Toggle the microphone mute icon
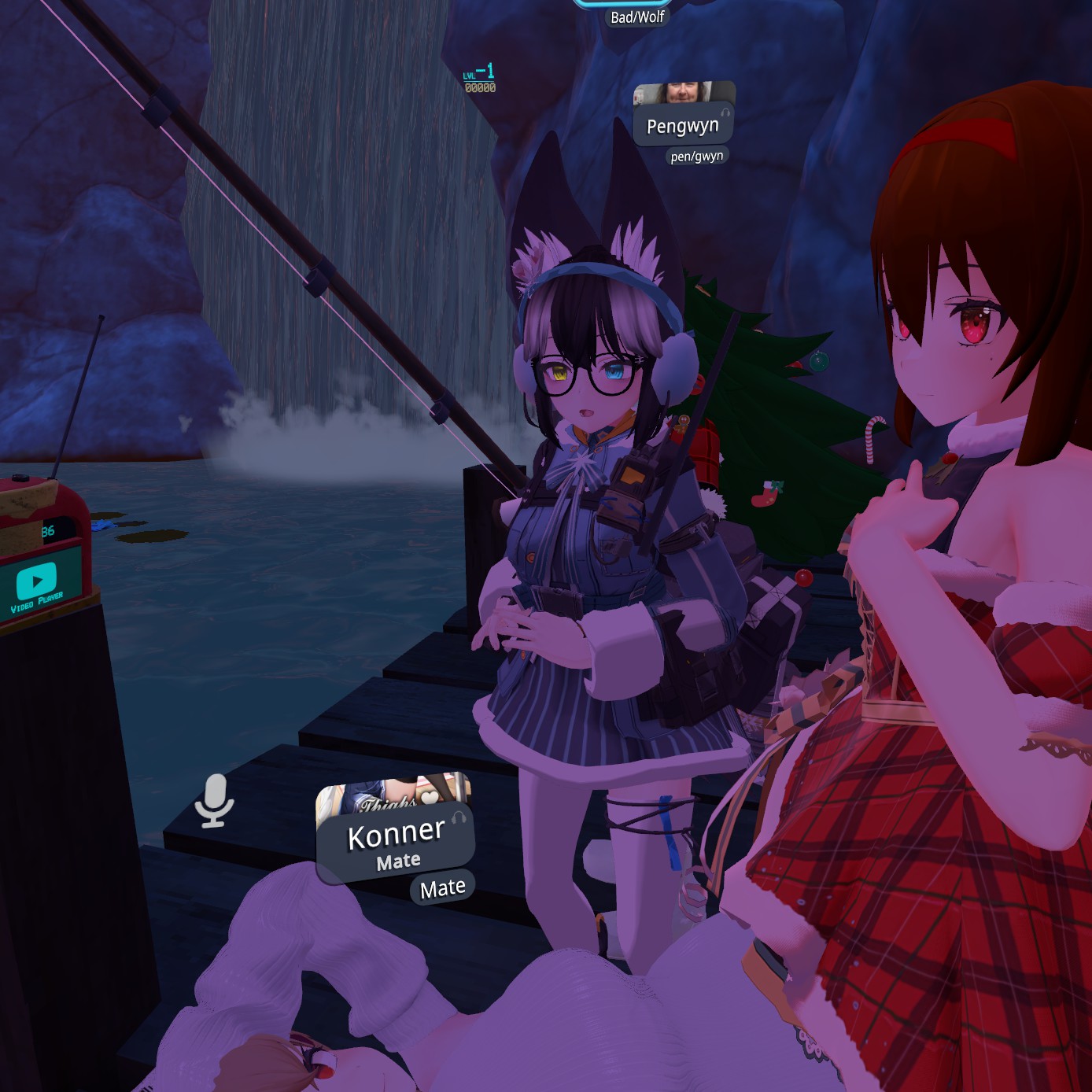This screenshot has width=1092, height=1092. 214,800
